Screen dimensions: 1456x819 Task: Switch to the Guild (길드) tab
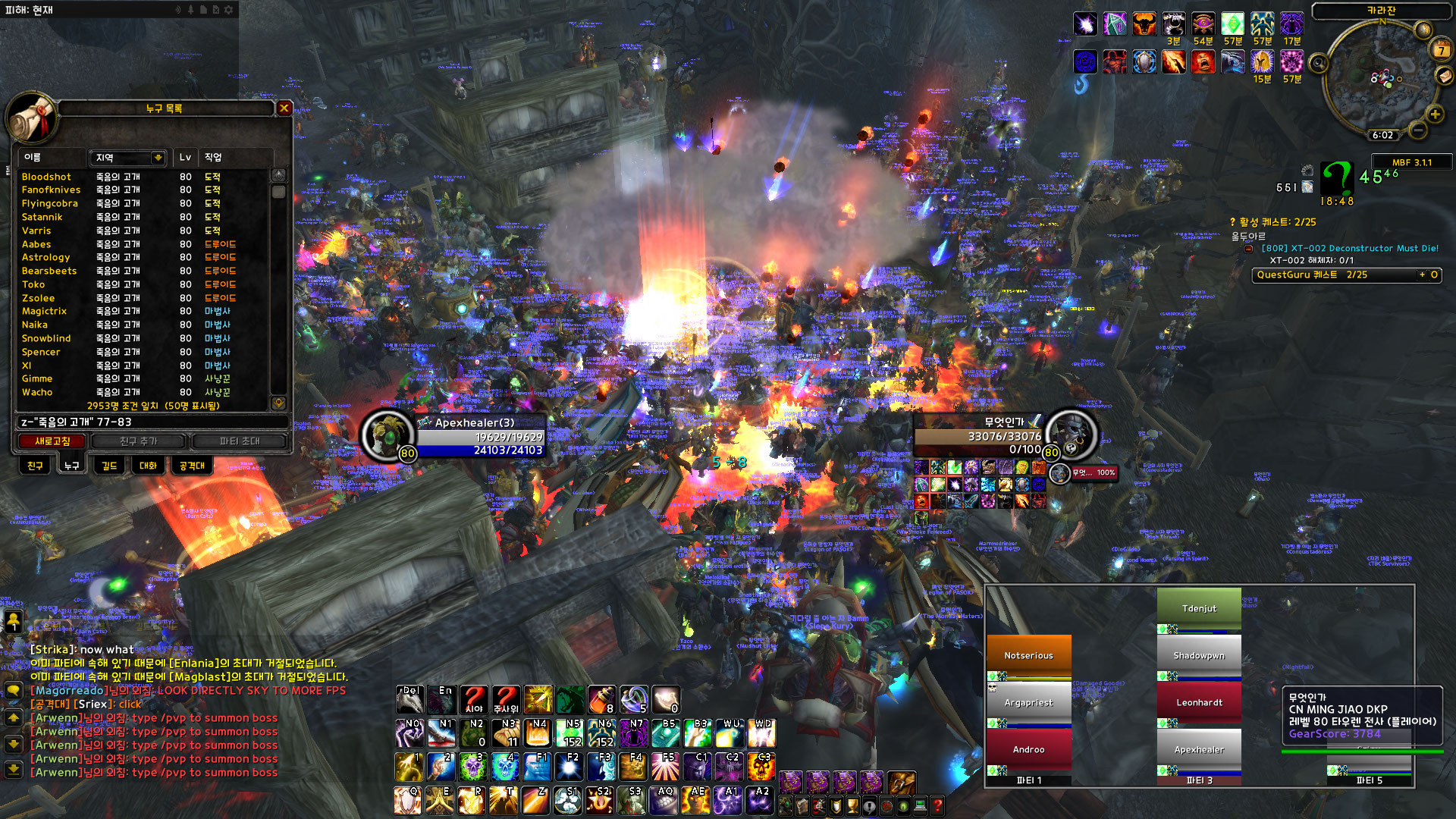coord(109,466)
